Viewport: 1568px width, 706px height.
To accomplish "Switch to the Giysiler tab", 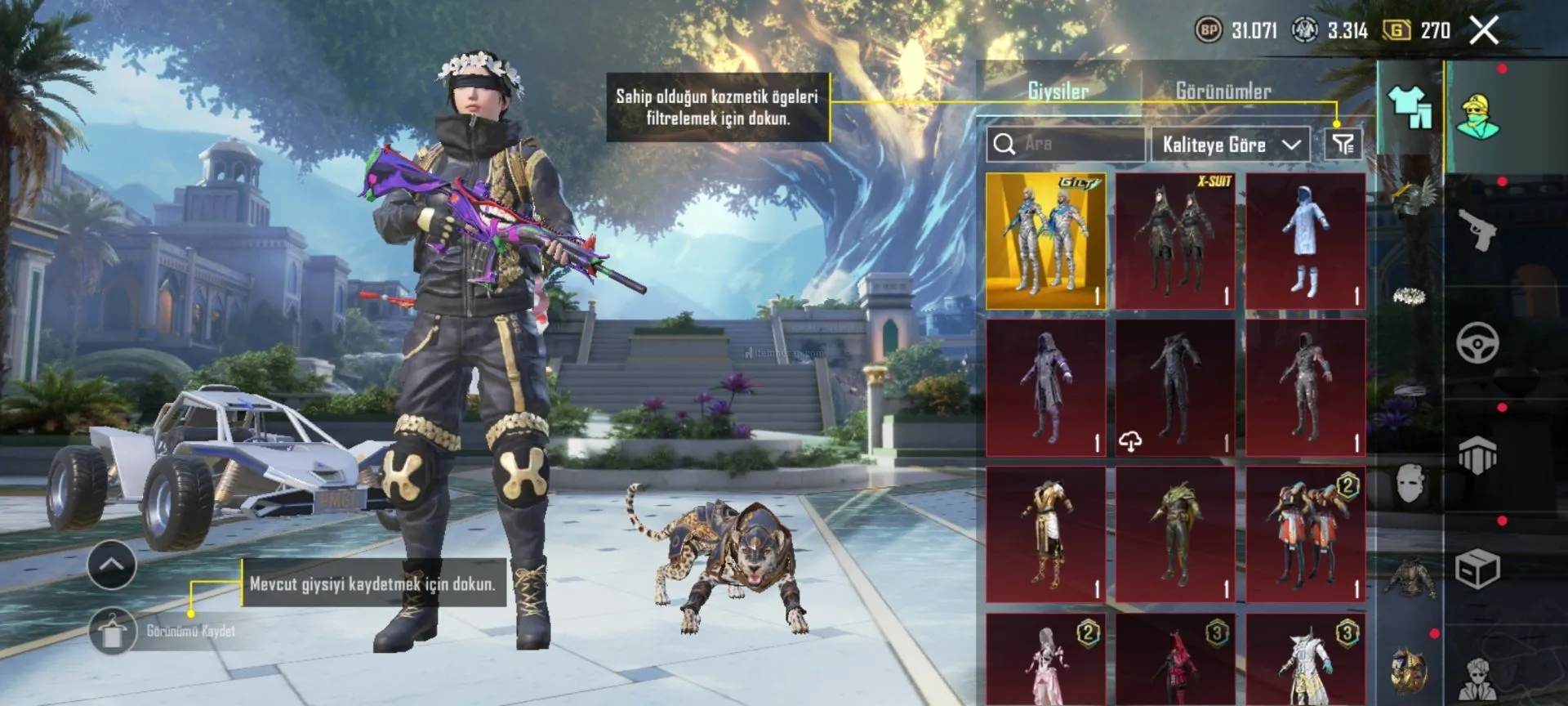I will click(1058, 91).
